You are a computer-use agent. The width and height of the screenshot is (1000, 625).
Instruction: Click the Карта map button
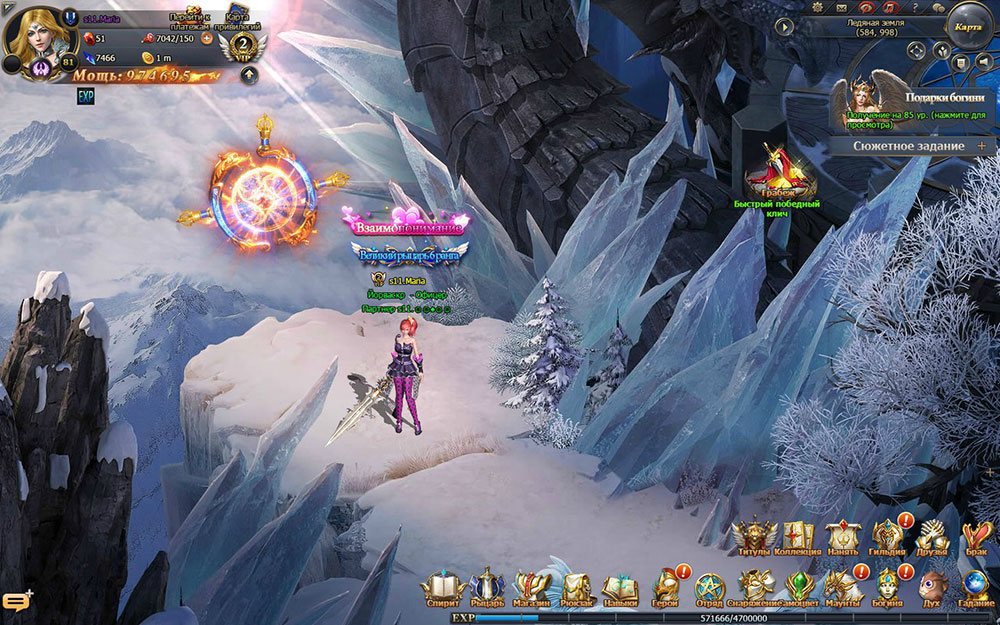coord(967,28)
